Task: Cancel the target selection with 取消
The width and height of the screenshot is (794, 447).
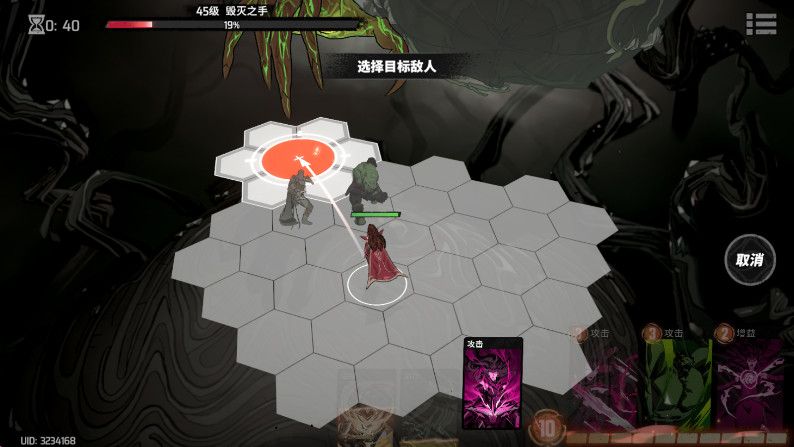Action: pos(749,260)
